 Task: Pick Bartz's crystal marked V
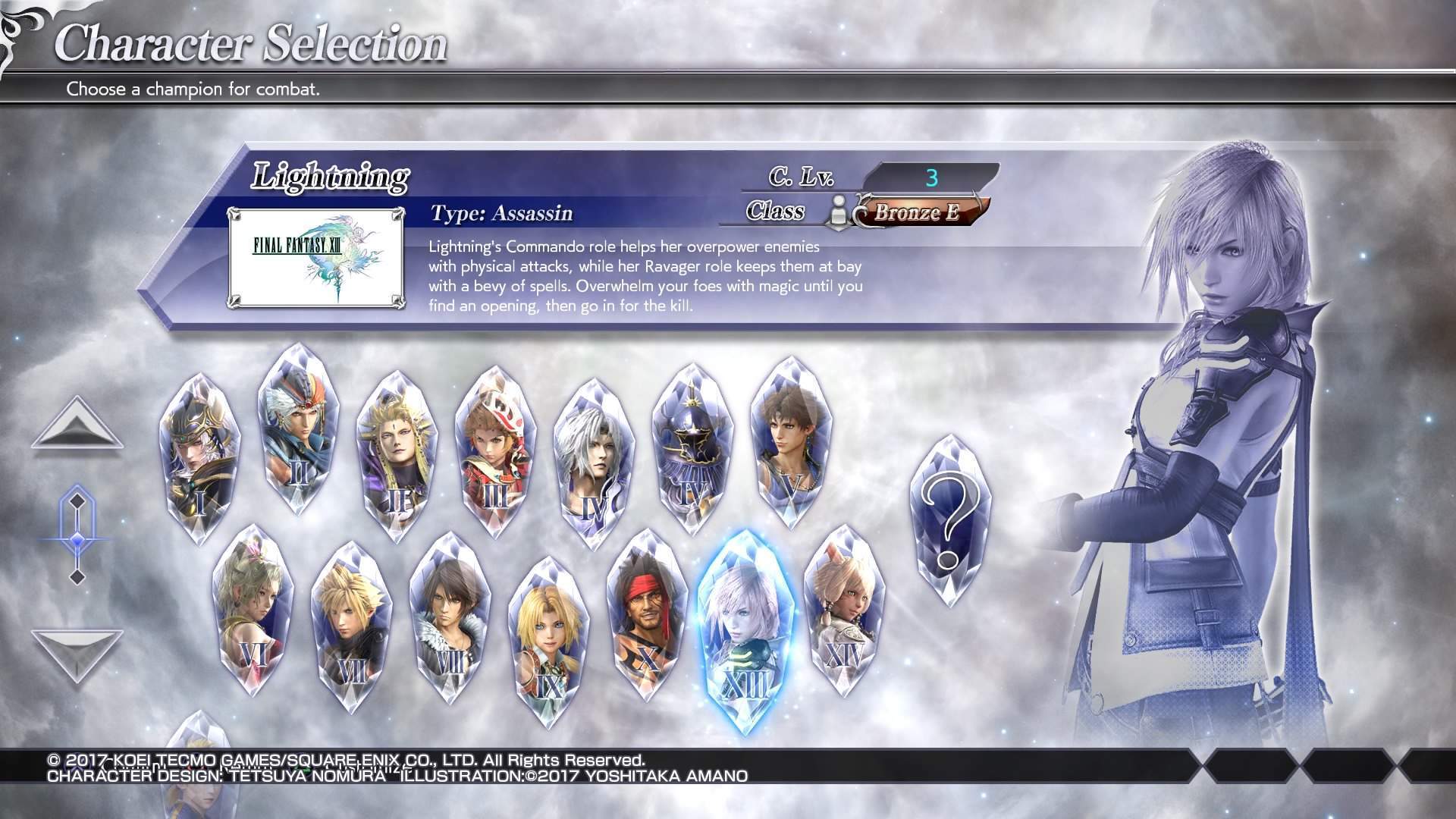pos(791,444)
